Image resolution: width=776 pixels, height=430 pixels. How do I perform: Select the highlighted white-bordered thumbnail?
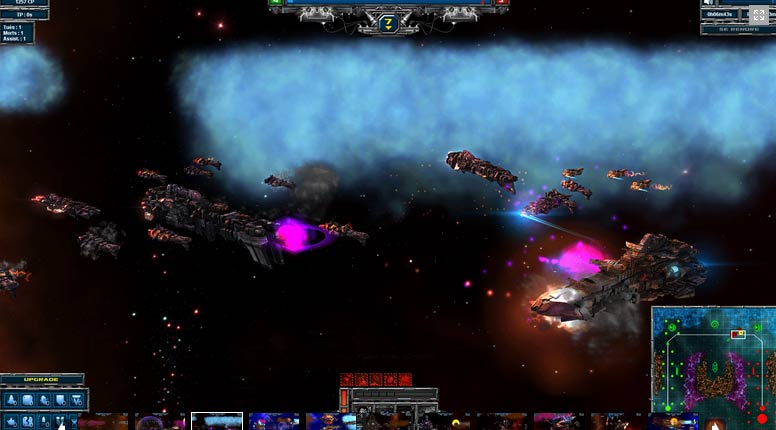217,421
